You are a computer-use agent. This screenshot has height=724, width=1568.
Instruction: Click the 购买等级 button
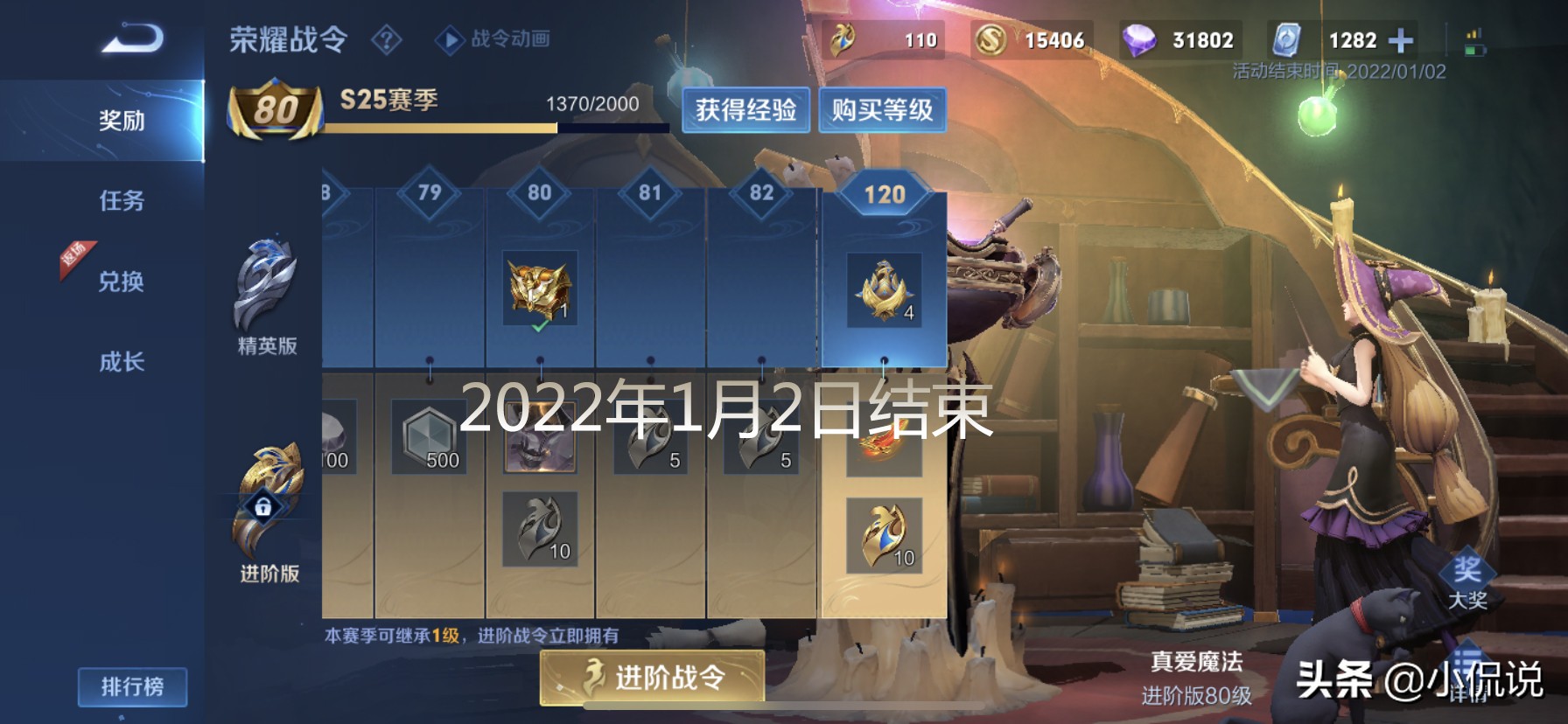click(881, 110)
